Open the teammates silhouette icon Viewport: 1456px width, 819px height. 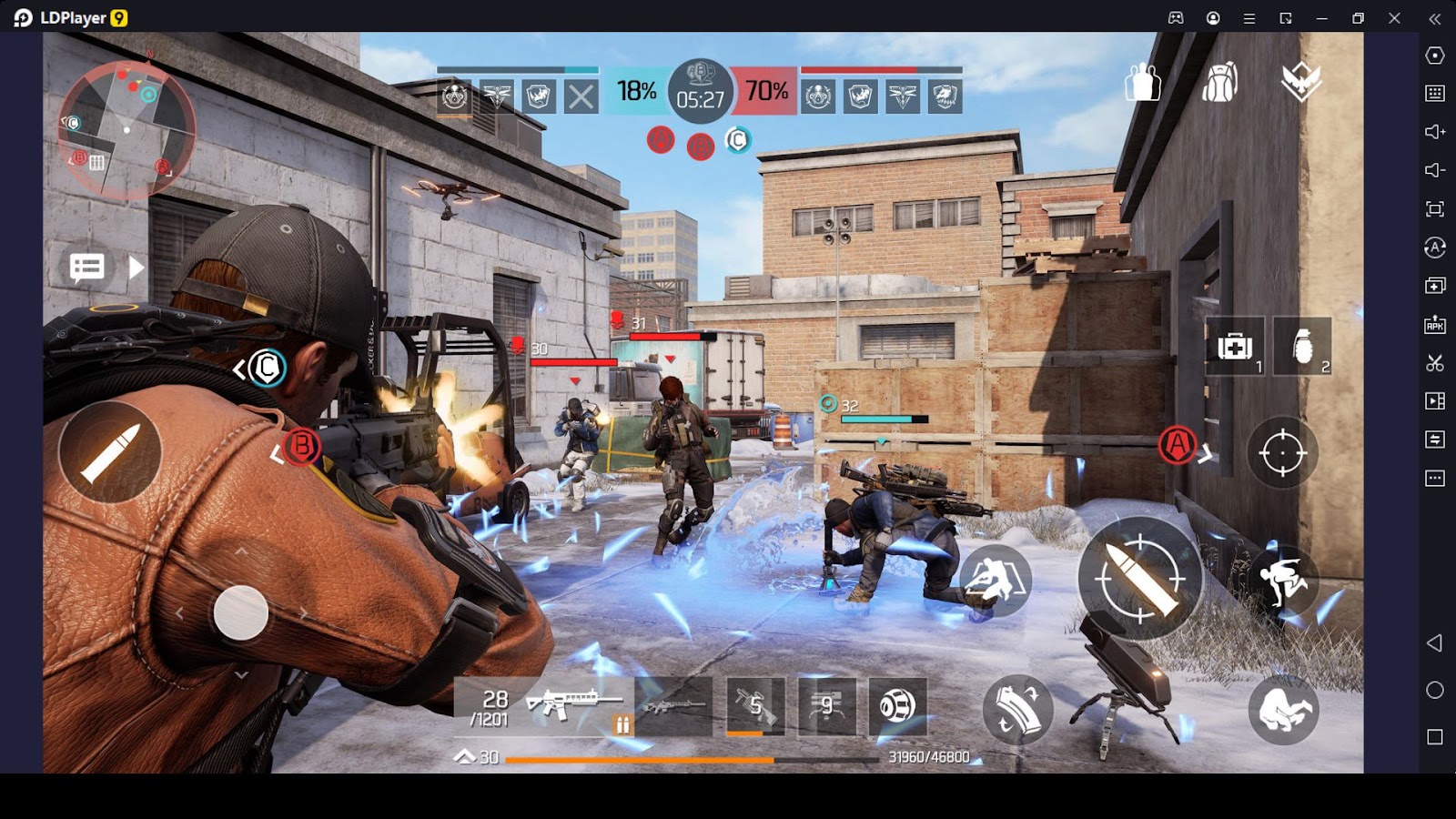pyautogui.click(x=1142, y=83)
